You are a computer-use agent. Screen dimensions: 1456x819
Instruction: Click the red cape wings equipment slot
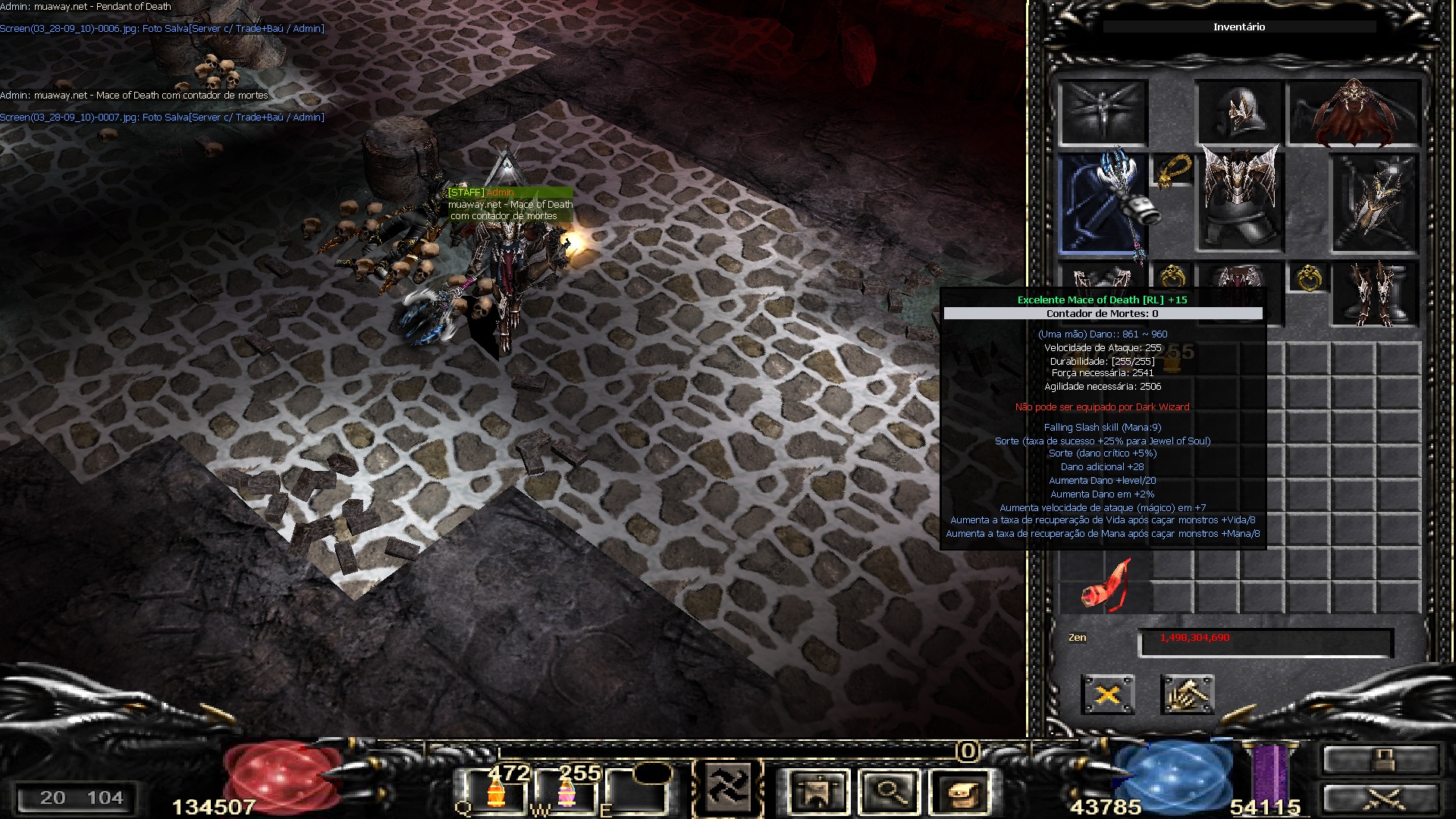[x=1354, y=114]
